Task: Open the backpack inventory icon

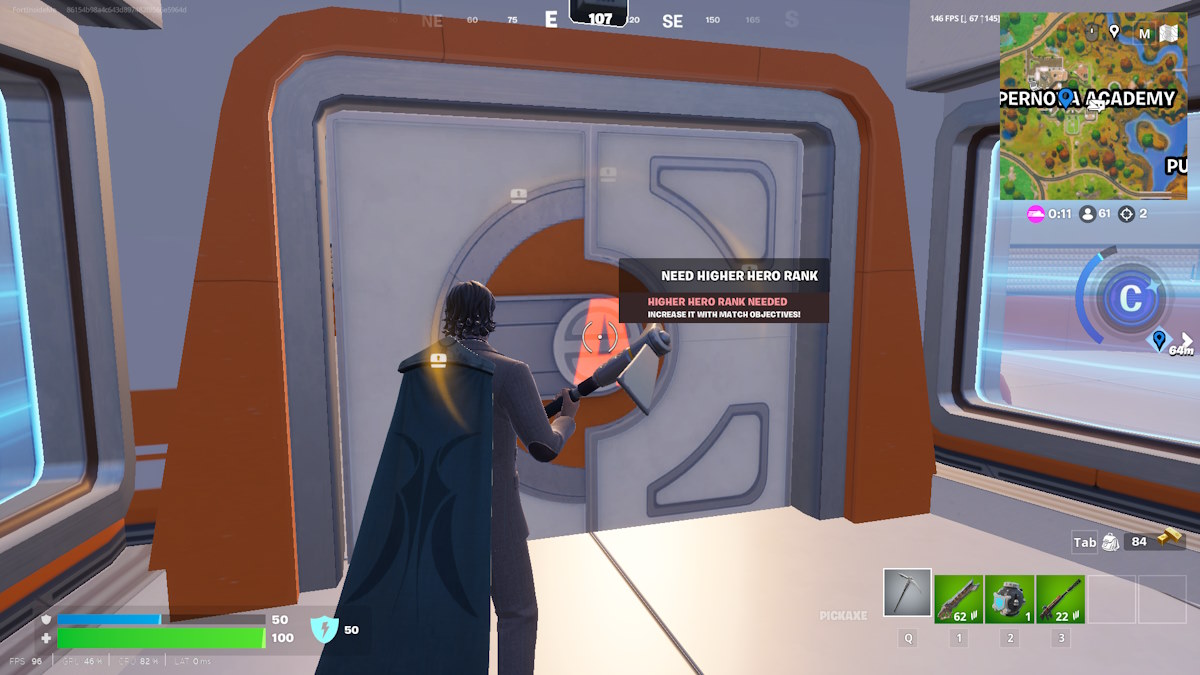Action: click(x=1109, y=542)
